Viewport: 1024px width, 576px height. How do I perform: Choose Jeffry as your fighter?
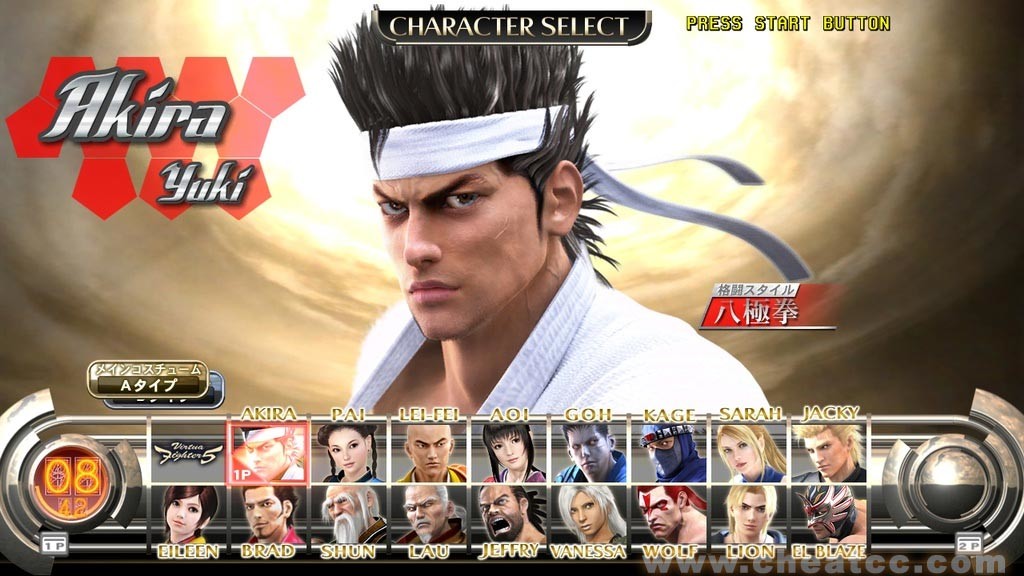click(x=509, y=514)
